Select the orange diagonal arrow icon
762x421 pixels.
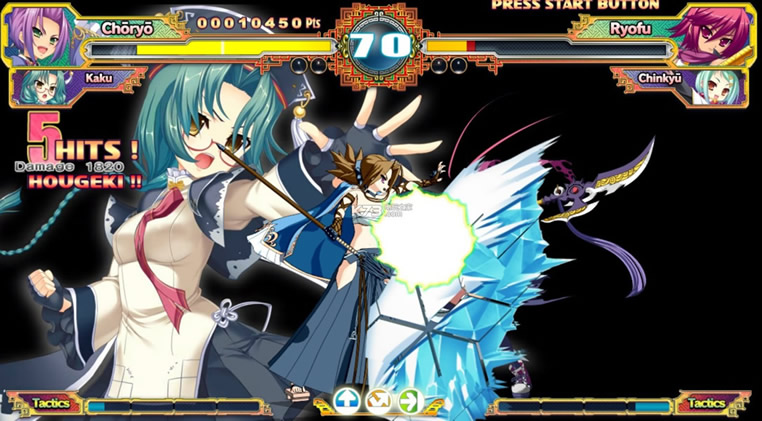pyautogui.click(x=379, y=401)
